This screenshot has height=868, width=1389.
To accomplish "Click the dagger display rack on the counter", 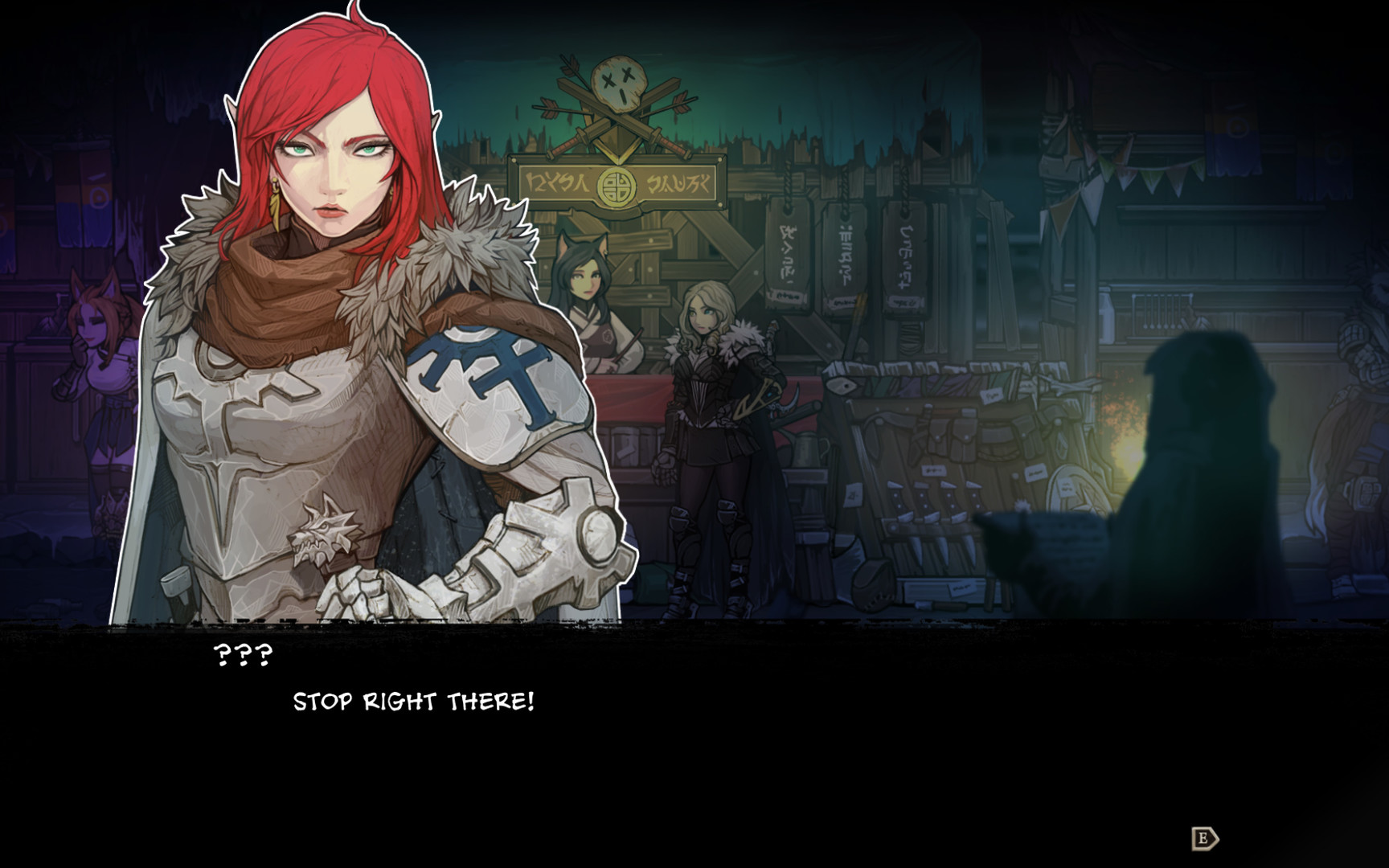I will (x=932, y=506).
